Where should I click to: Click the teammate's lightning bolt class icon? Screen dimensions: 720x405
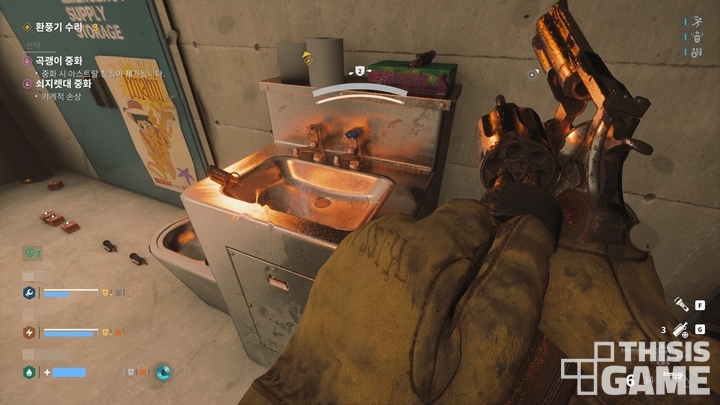pyautogui.click(x=30, y=333)
